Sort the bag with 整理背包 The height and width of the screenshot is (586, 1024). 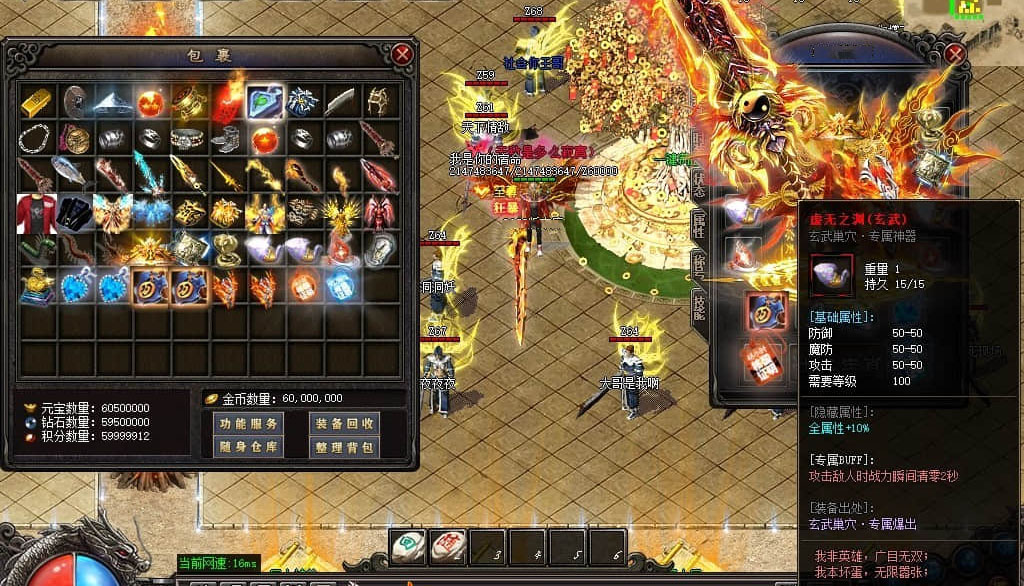click(342, 447)
